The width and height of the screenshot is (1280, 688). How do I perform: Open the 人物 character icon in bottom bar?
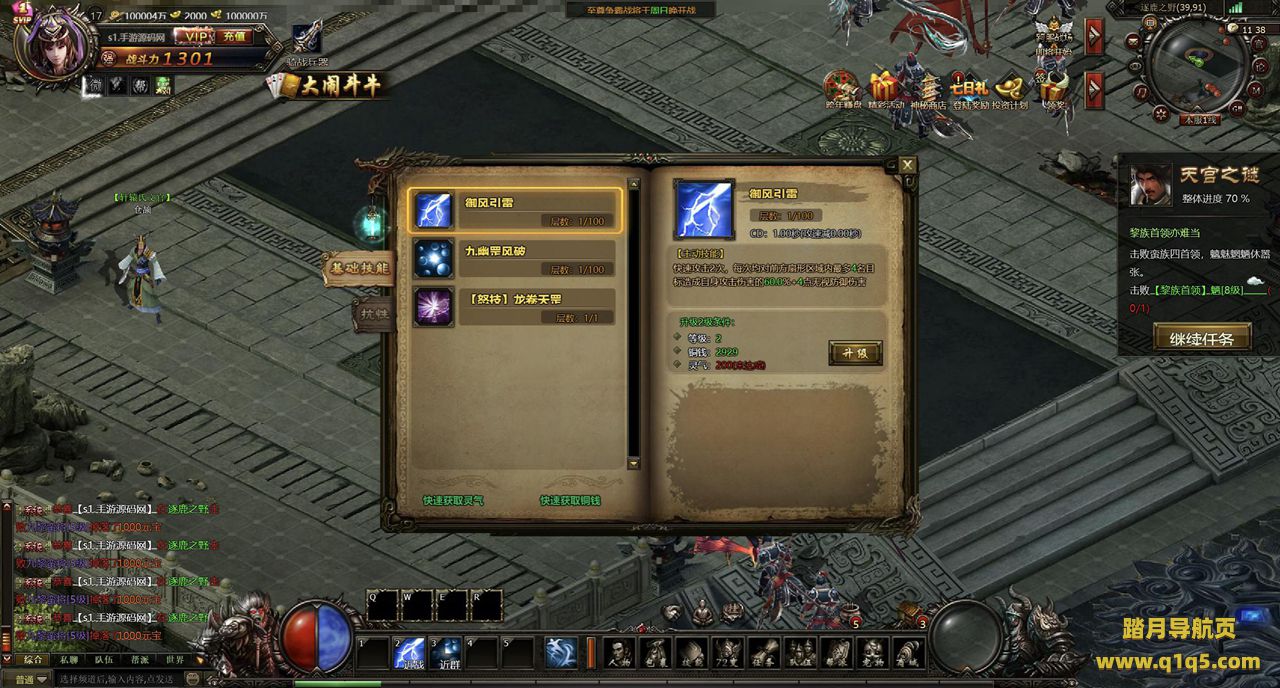click(618, 653)
